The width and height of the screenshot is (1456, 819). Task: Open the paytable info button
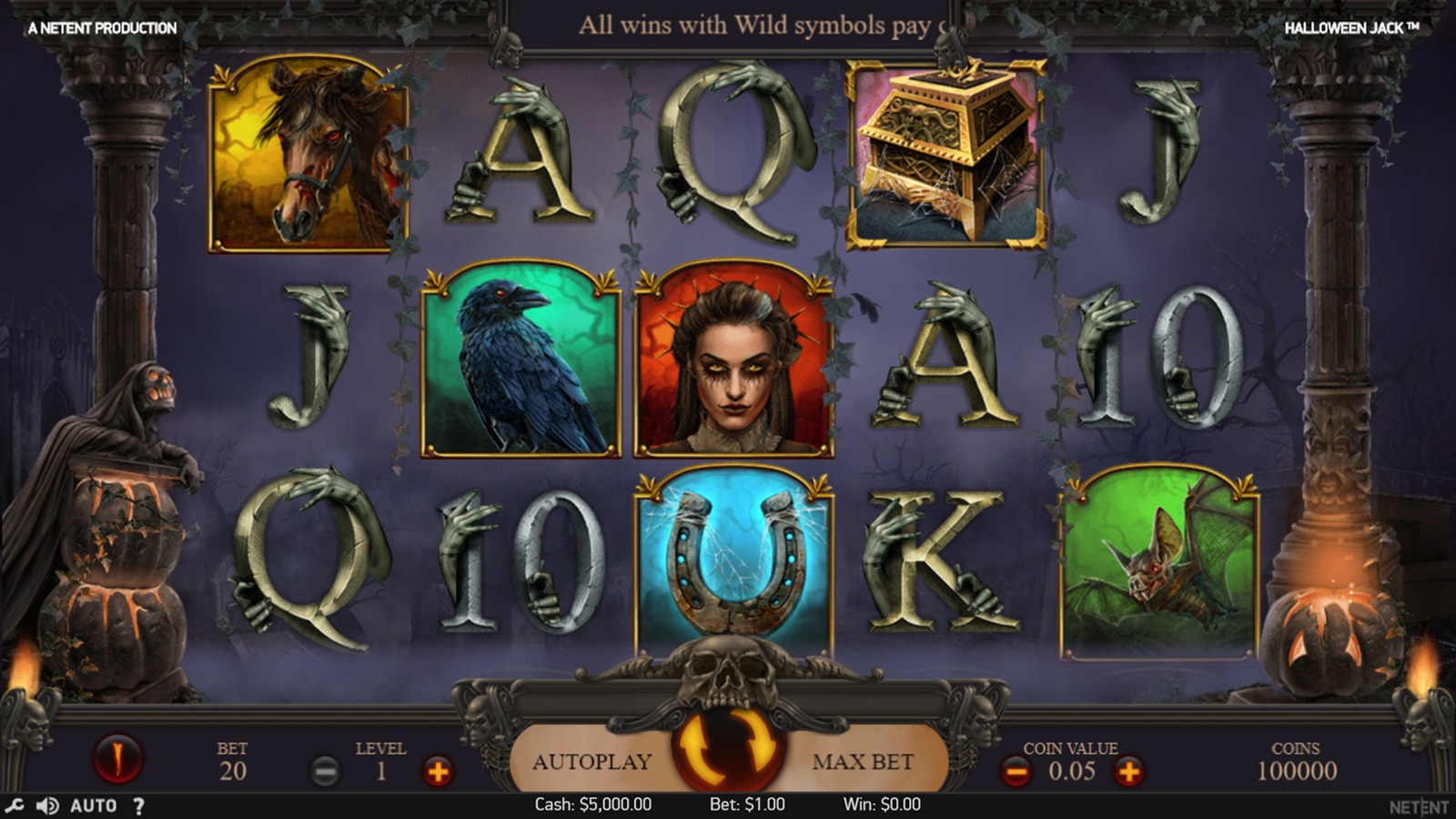pyautogui.click(x=117, y=757)
